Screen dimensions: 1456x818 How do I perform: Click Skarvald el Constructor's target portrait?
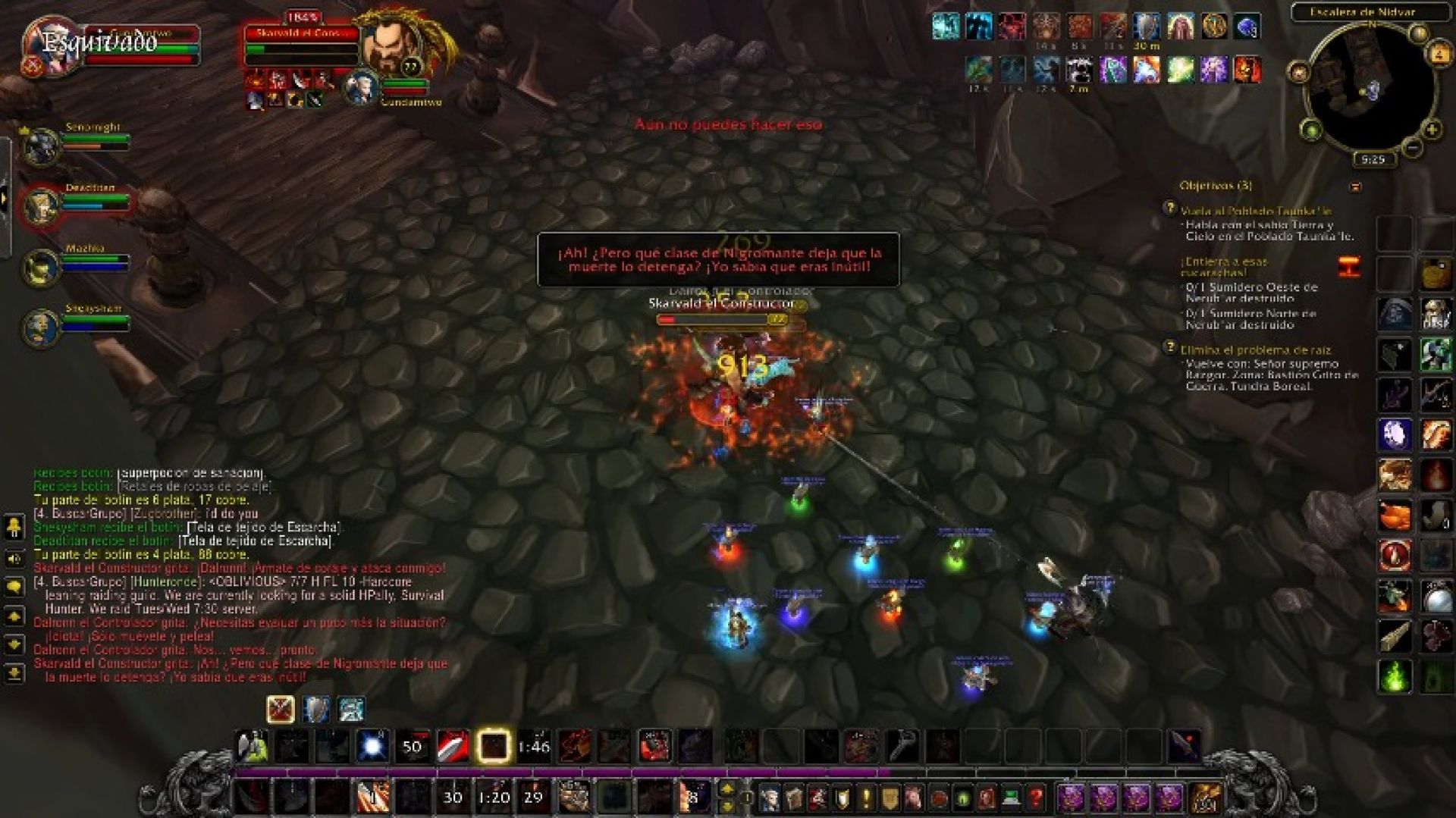[391, 45]
